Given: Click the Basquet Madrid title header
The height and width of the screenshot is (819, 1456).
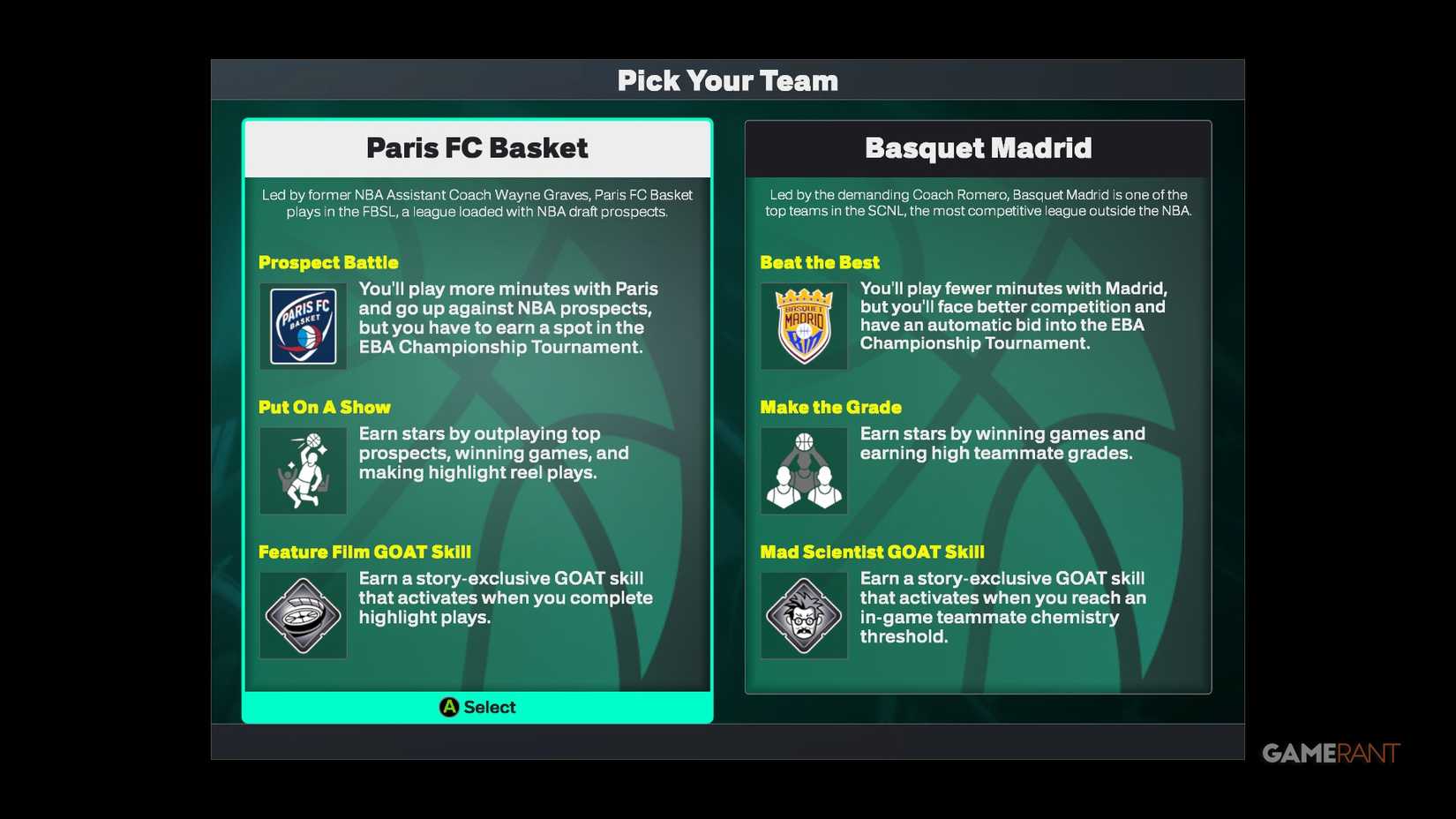Looking at the screenshot, I should point(978,148).
